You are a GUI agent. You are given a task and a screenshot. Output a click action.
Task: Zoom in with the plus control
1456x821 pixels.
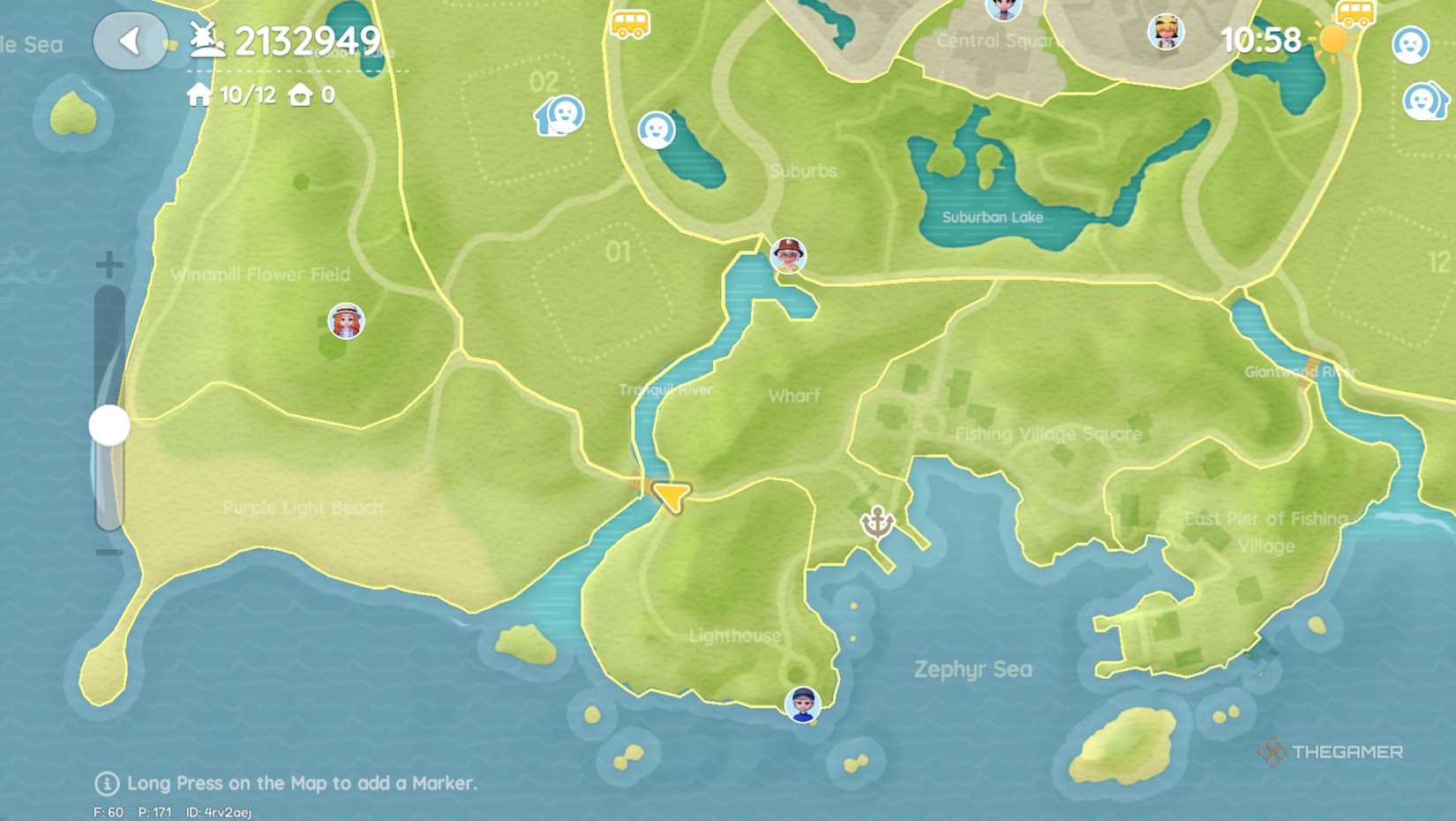coord(109,262)
